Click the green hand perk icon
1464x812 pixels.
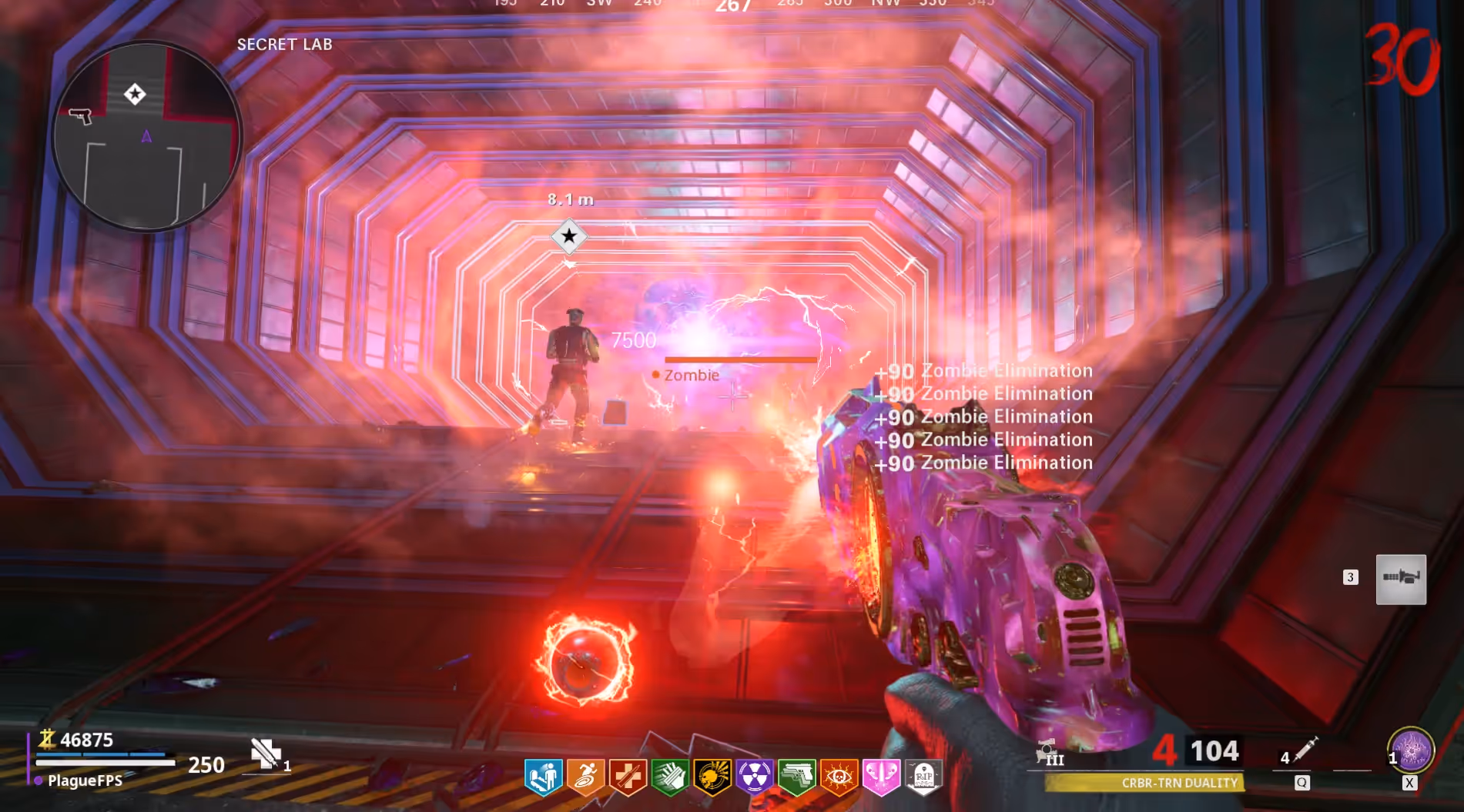670,776
